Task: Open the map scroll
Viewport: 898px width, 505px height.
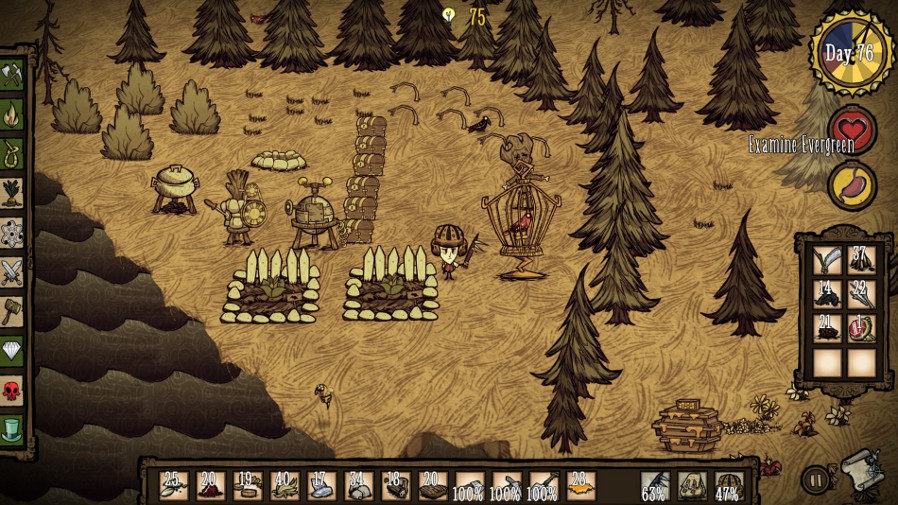Action: click(860, 472)
